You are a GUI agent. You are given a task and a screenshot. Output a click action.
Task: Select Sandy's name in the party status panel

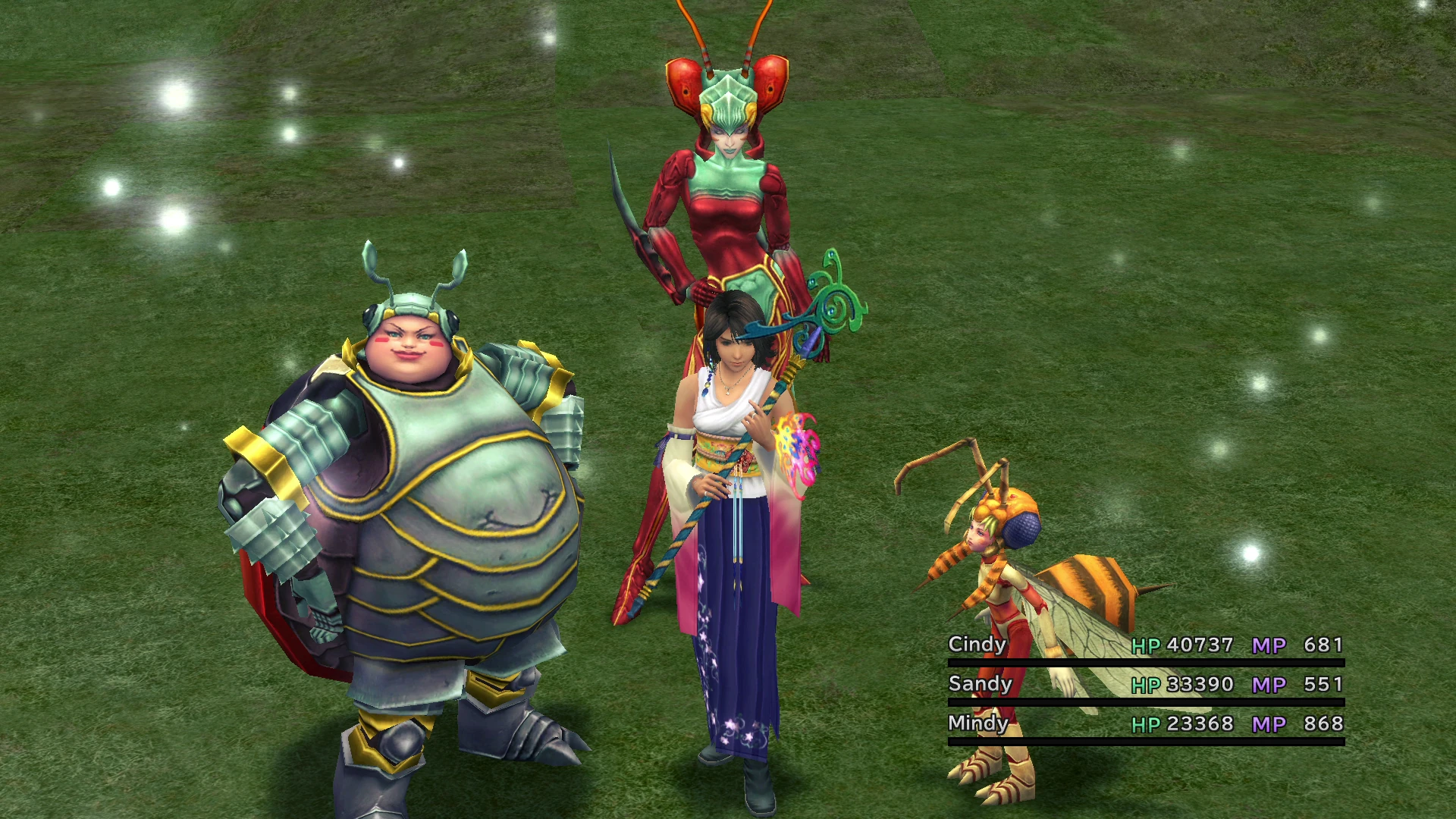tap(979, 684)
